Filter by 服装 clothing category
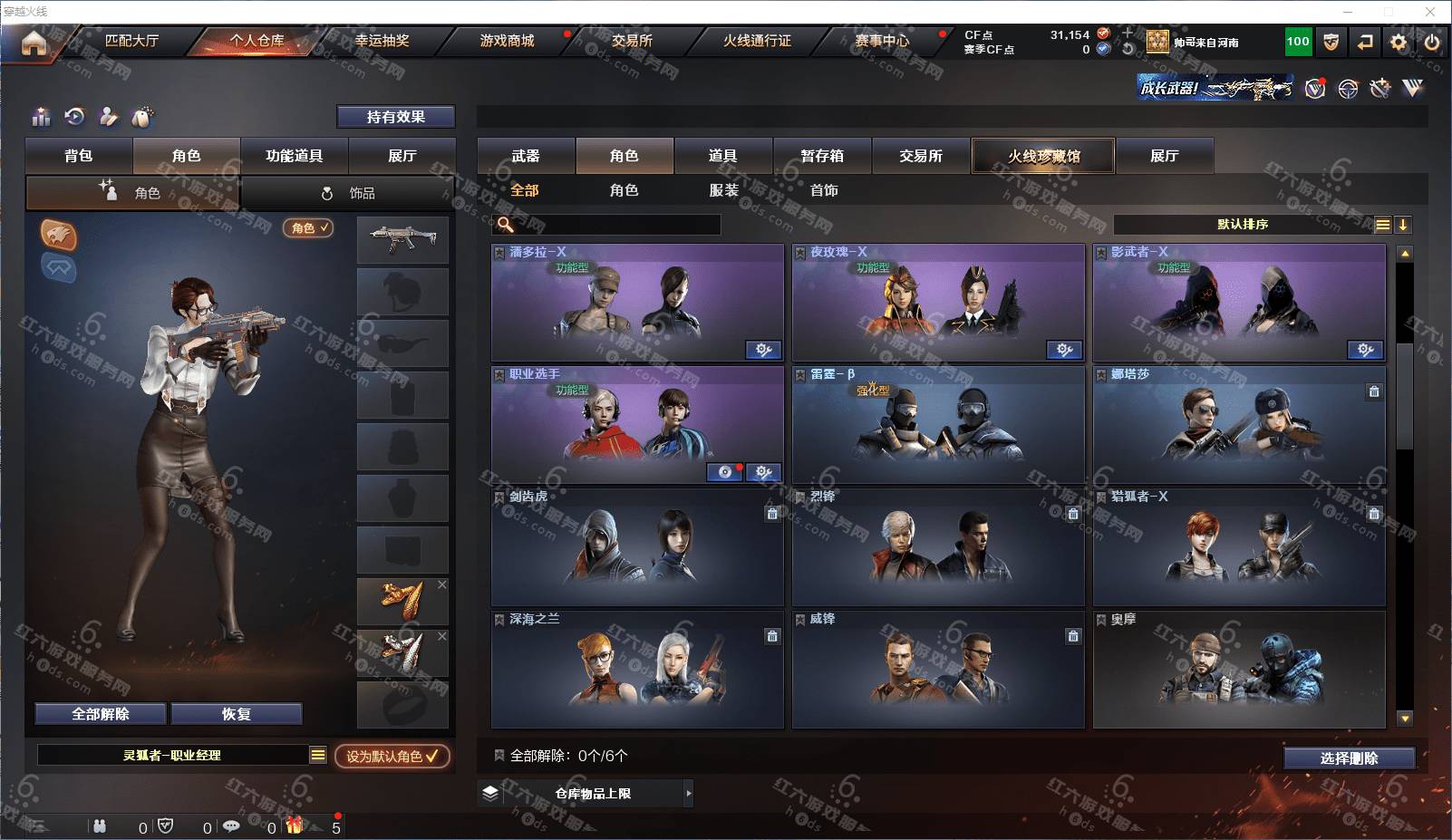1452x840 pixels. 724,190
